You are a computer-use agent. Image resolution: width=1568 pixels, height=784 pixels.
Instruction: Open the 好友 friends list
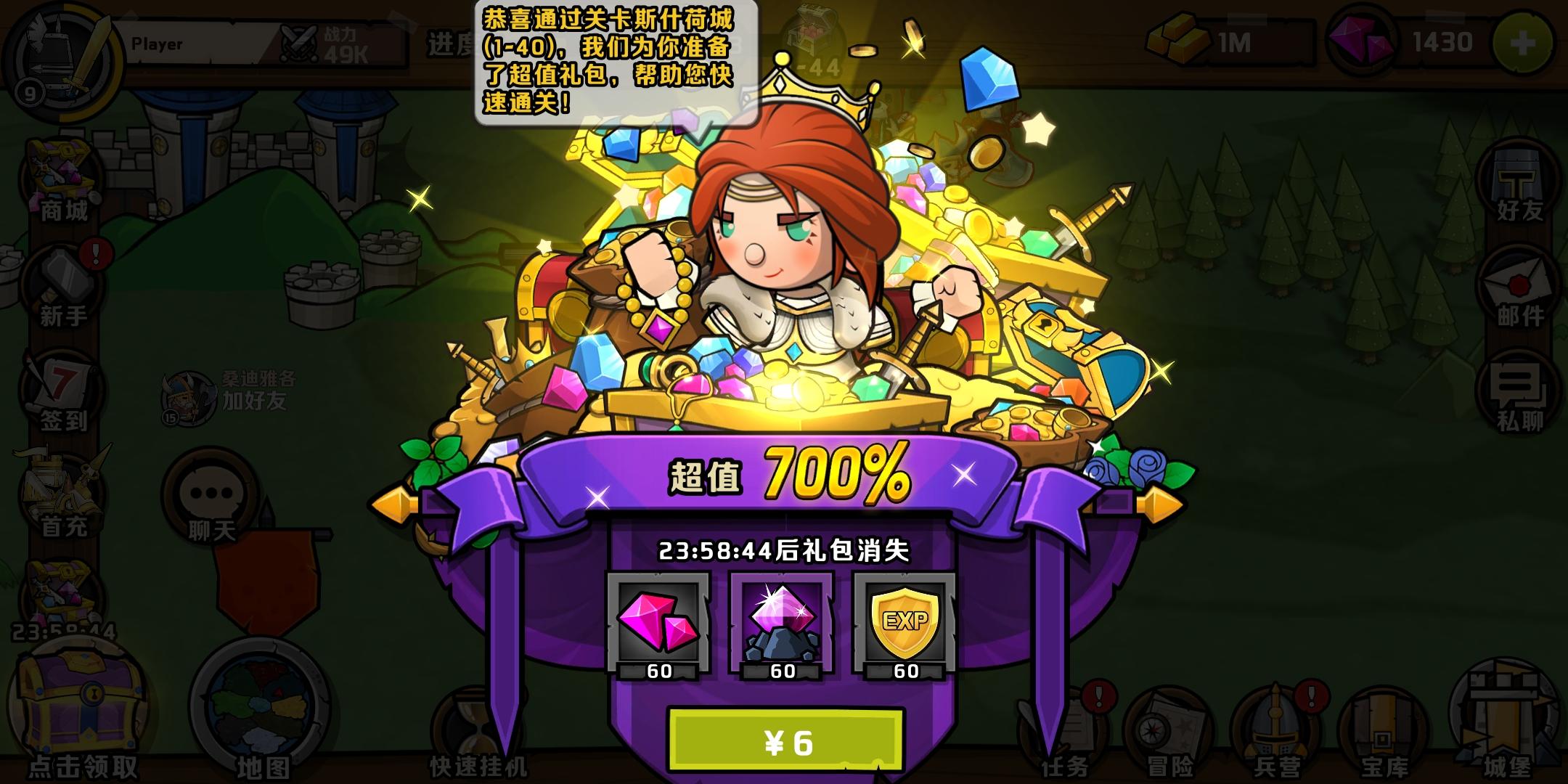pos(1514,181)
